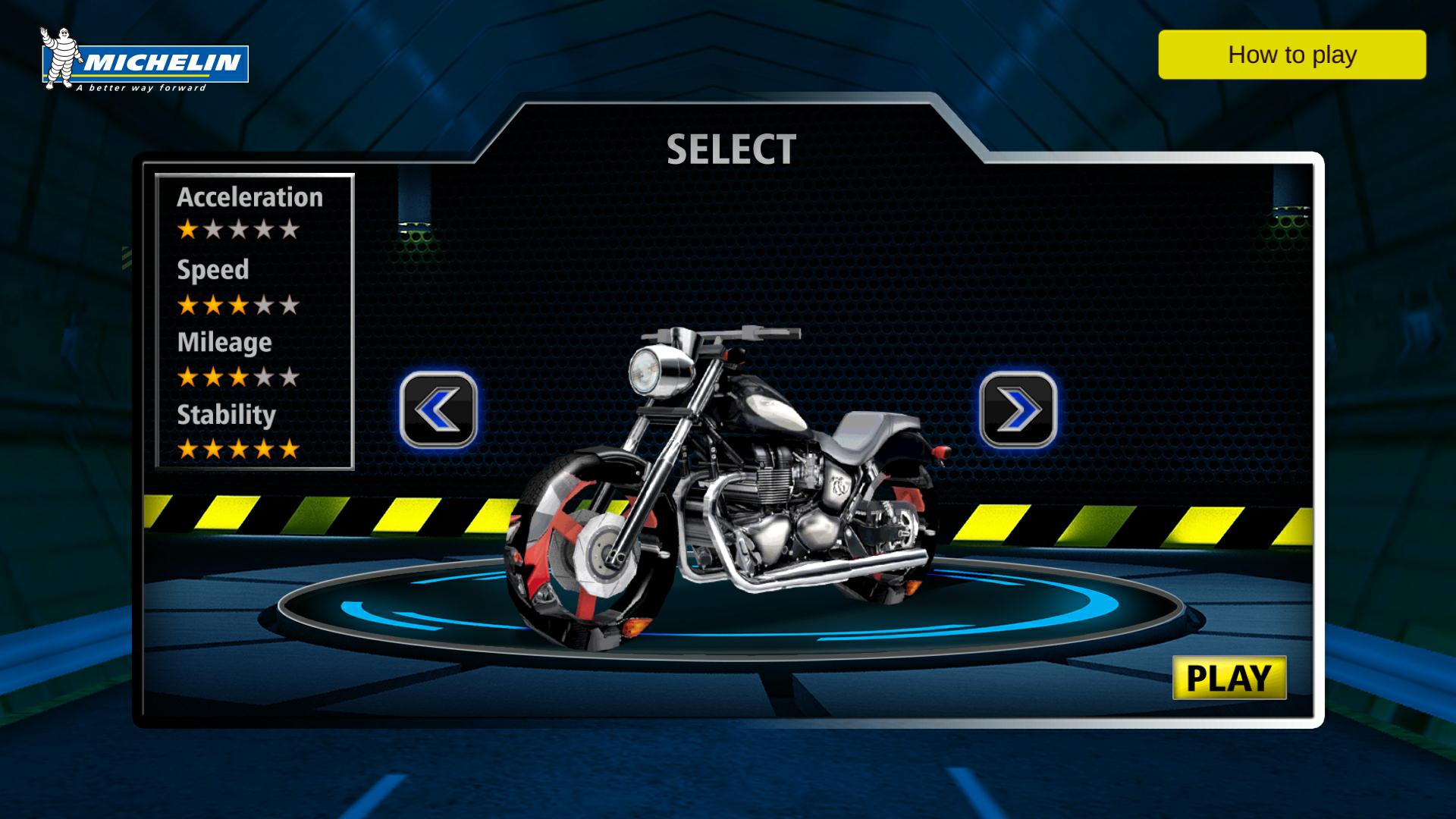Viewport: 1456px width, 819px height.
Task: Select the Michelin Man mascot logo
Action: coord(61,57)
